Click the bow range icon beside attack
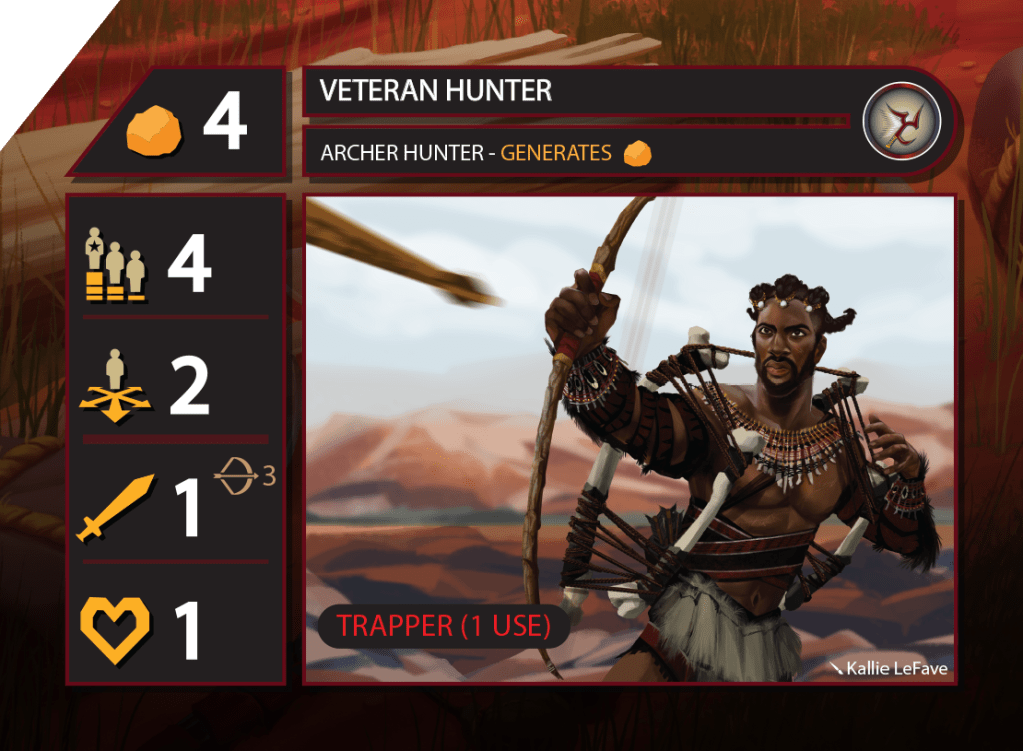Image resolution: width=1023 pixels, height=751 pixels. click(236, 479)
